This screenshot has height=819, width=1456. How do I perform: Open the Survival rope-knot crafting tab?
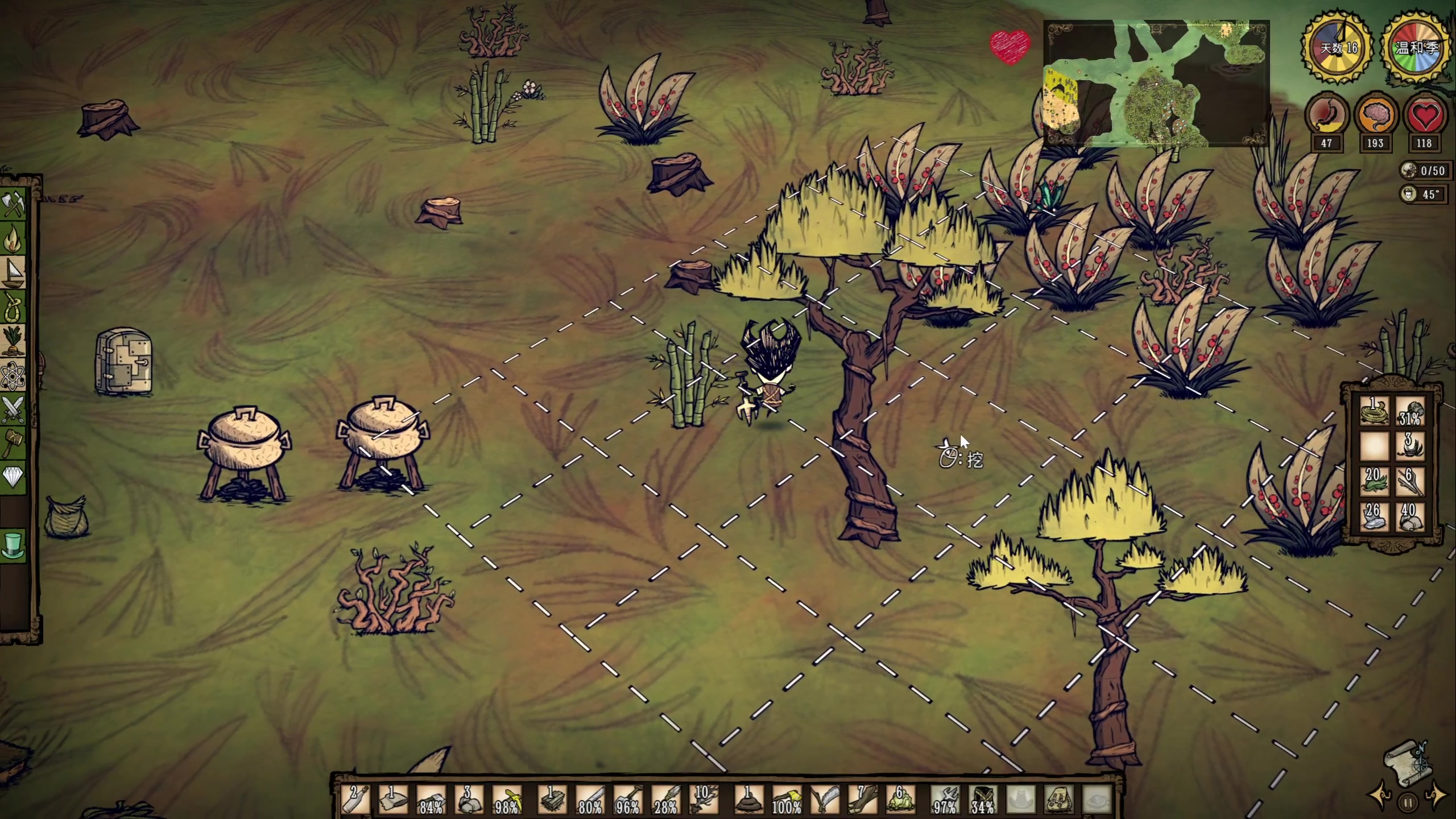(14, 307)
